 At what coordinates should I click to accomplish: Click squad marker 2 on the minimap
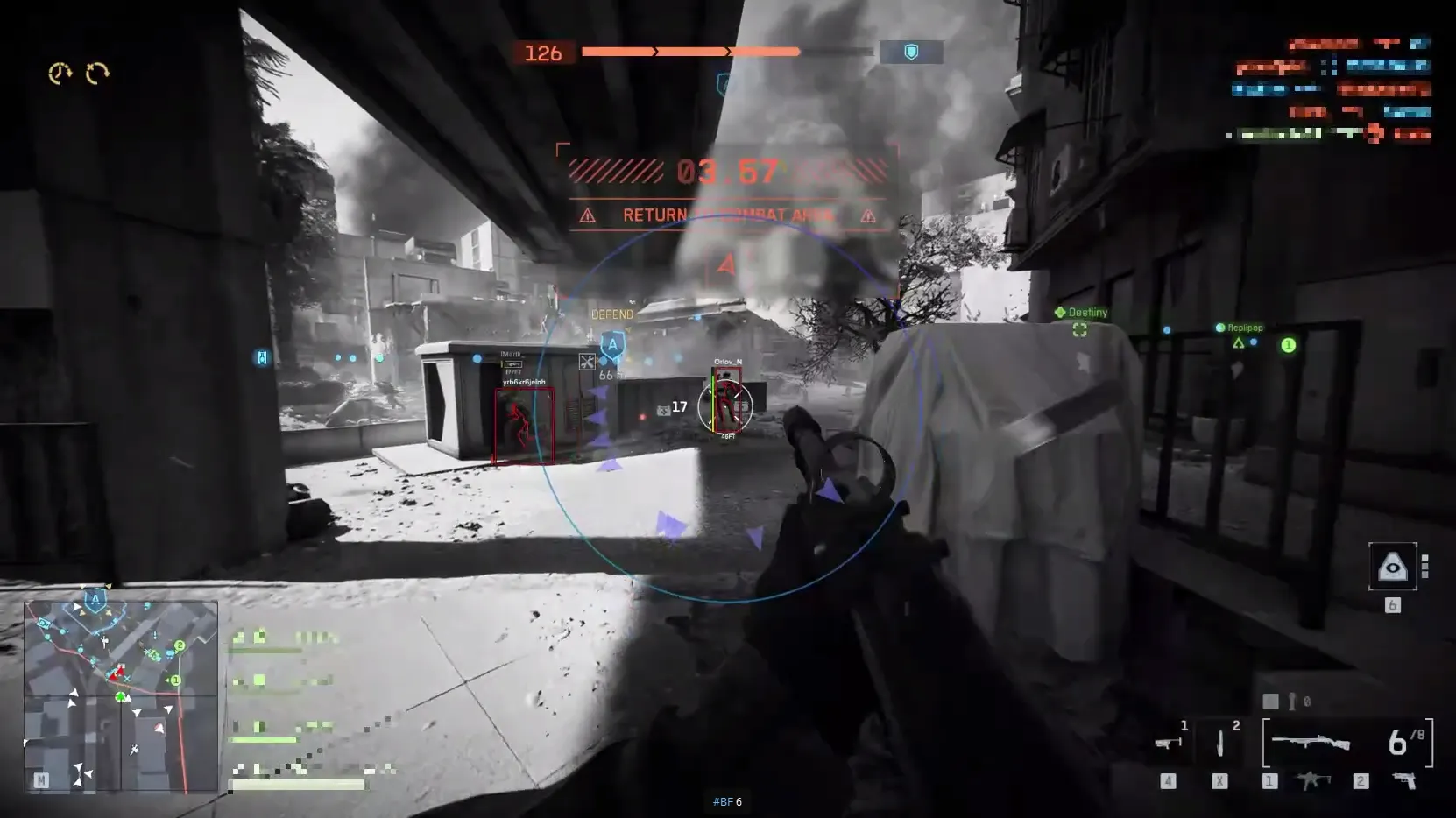click(x=180, y=645)
